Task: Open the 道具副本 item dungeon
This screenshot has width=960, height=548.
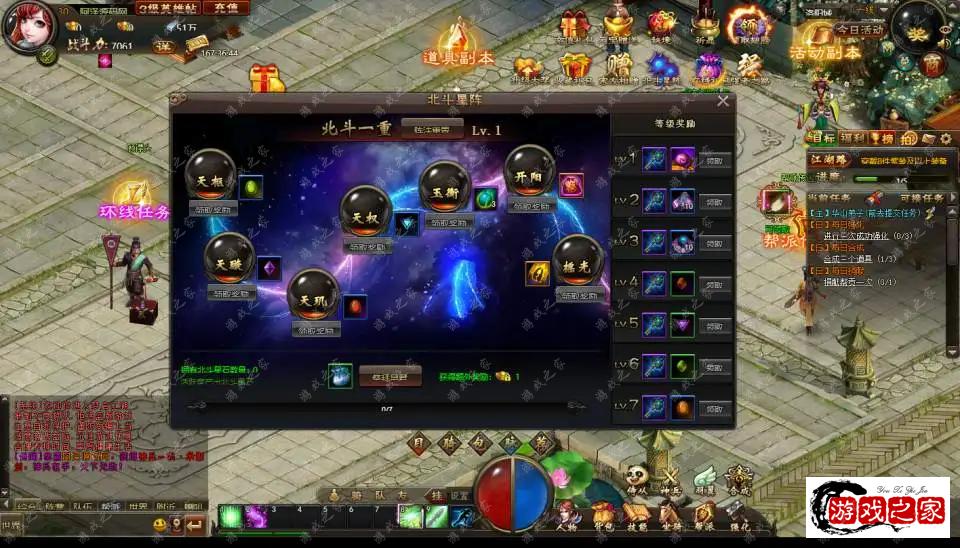Action: point(458,57)
